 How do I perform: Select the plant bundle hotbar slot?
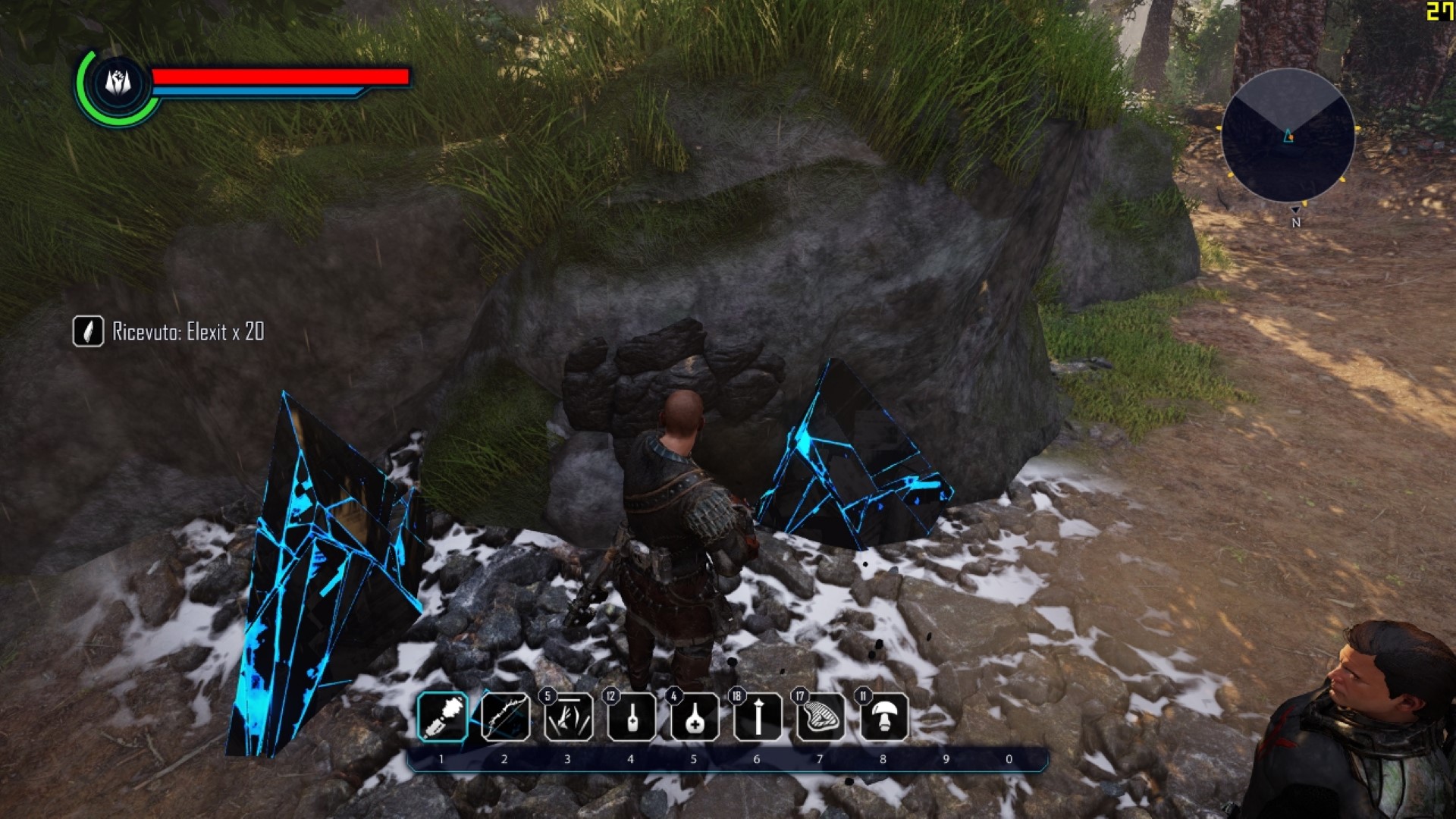pos(568,717)
